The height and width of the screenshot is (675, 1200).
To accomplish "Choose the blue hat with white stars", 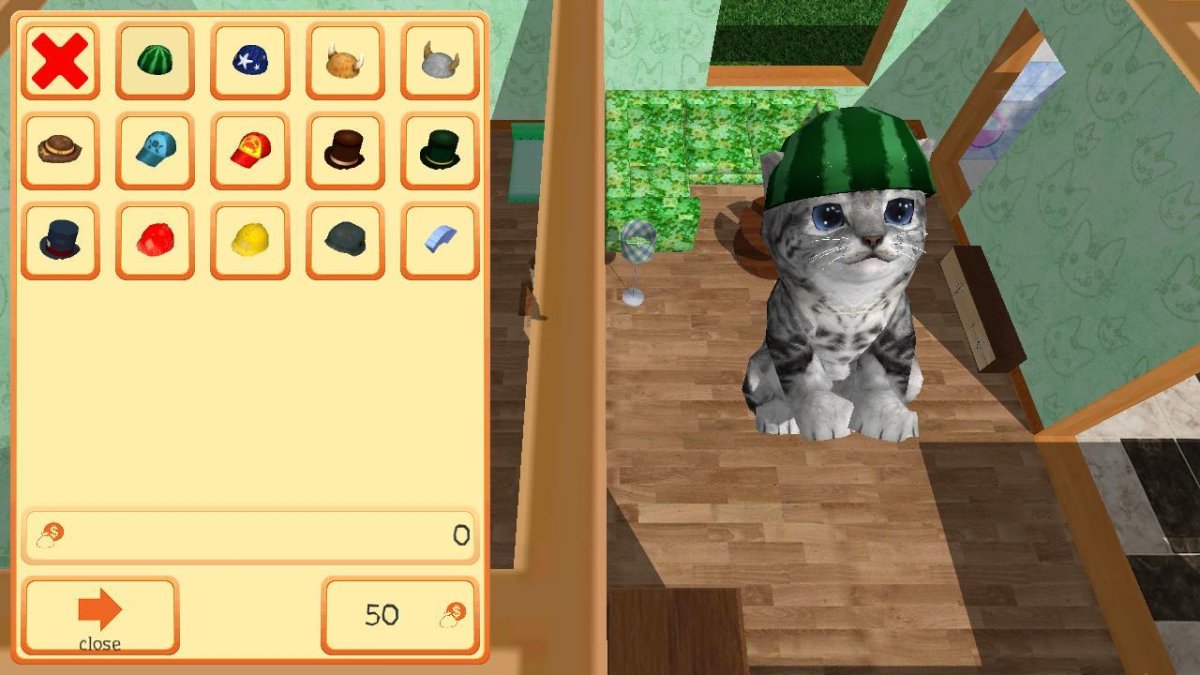I will (x=250, y=61).
